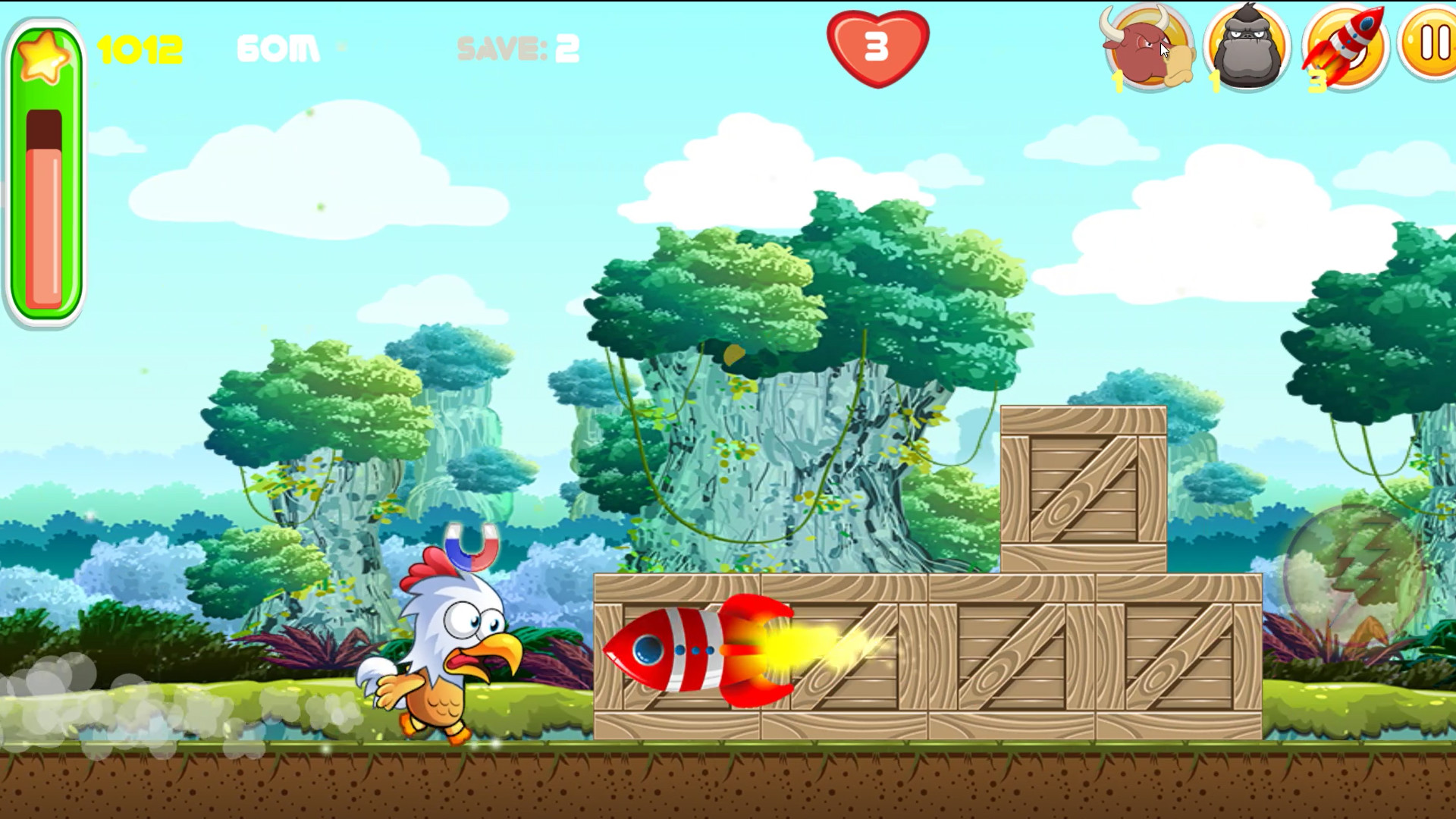Select the 1012 score counter
Viewport: 1456px width, 819px height.
click(140, 47)
